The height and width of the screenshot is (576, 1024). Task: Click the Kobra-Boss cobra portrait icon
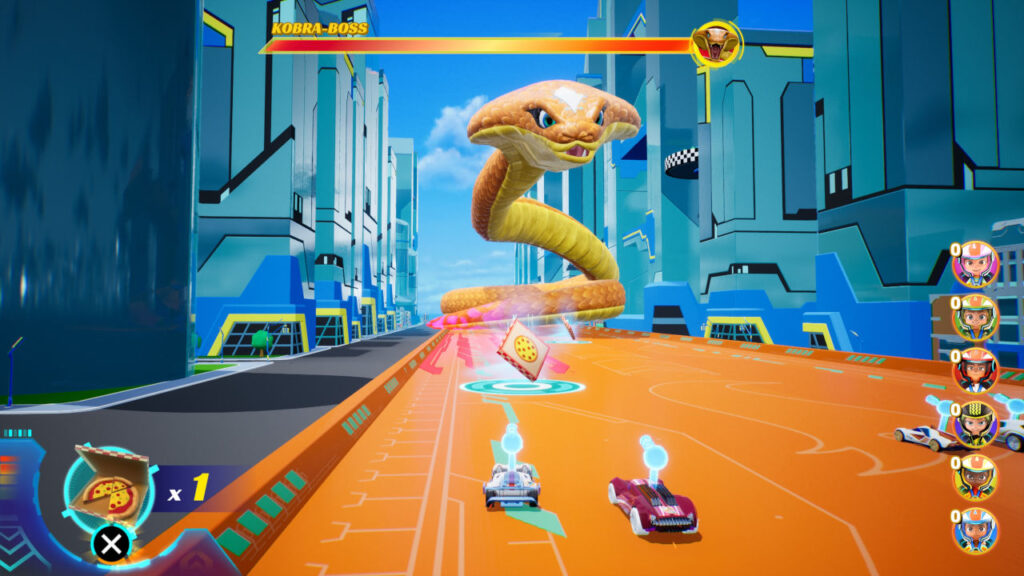pos(715,44)
